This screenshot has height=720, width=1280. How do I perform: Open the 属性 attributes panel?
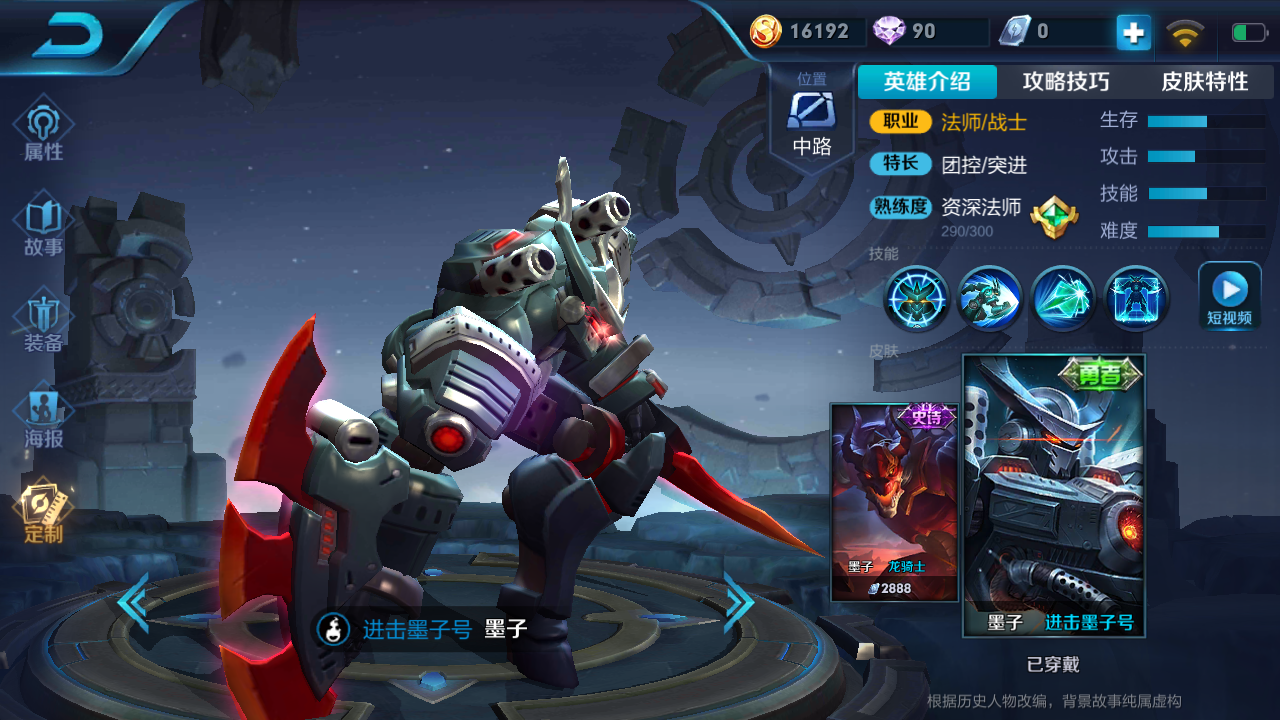(44, 131)
